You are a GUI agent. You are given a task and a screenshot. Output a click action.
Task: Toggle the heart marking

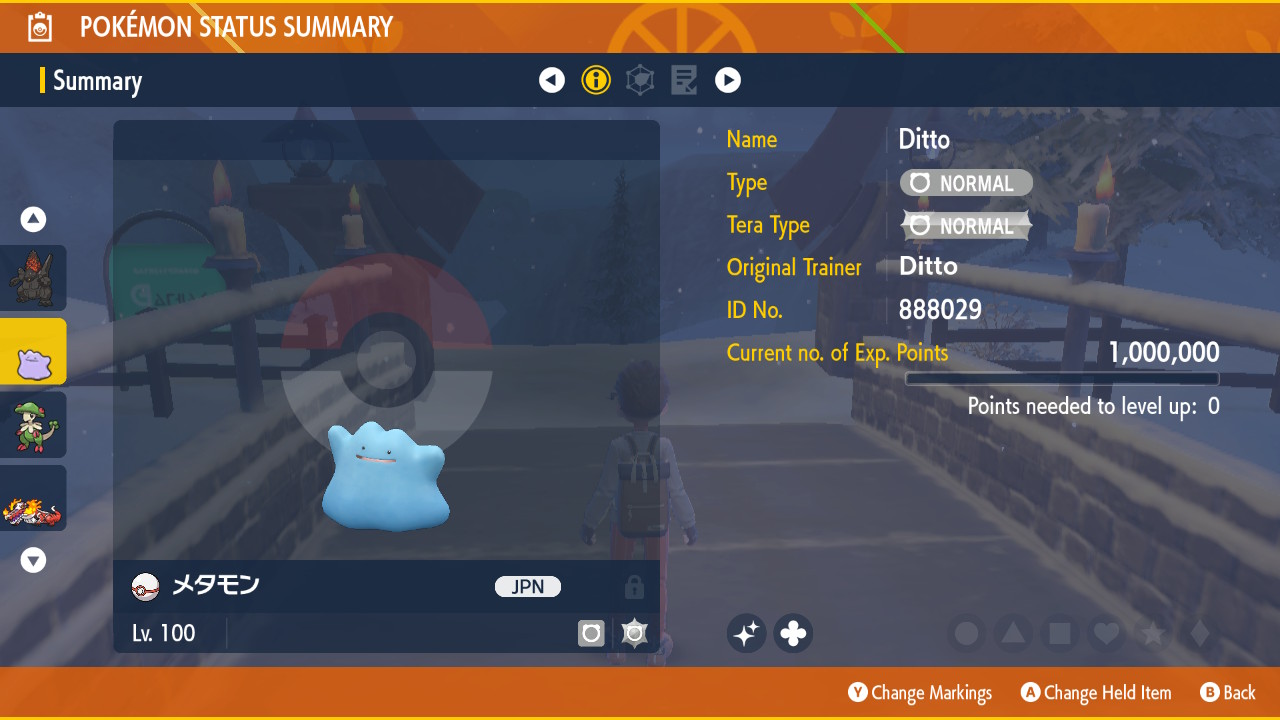(x=1106, y=633)
